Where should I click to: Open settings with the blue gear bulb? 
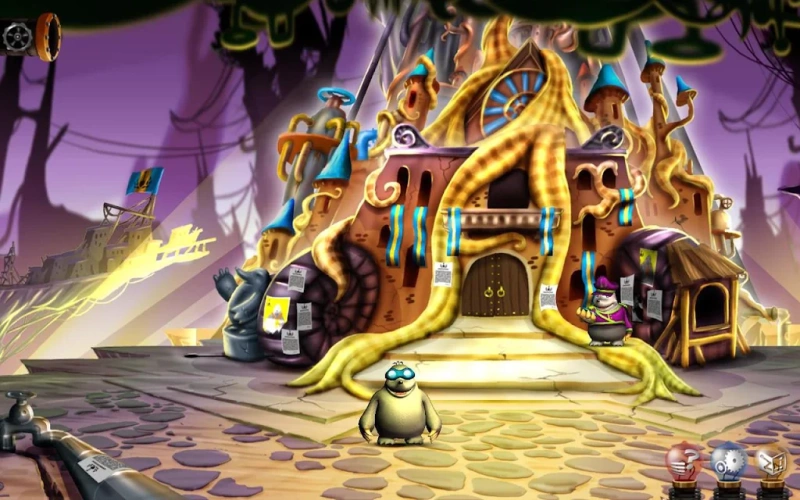pos(729,462)
